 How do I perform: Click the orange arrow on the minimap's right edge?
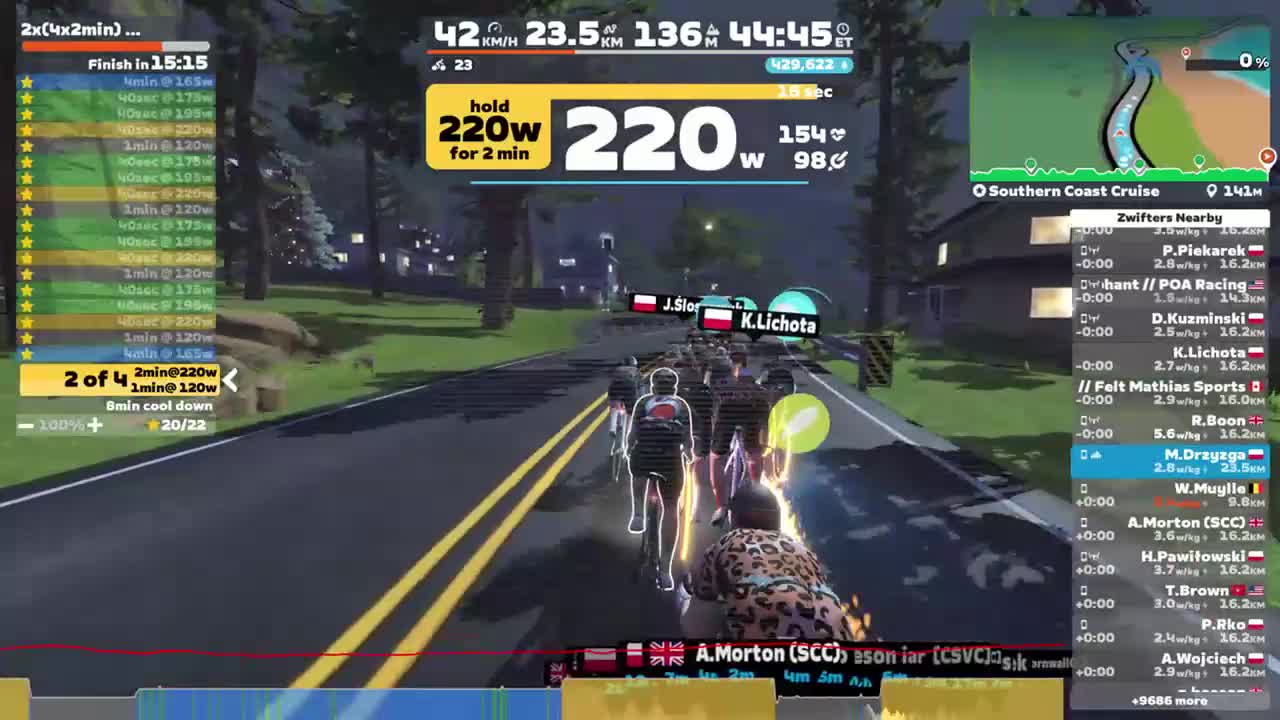coord(1268,157)
